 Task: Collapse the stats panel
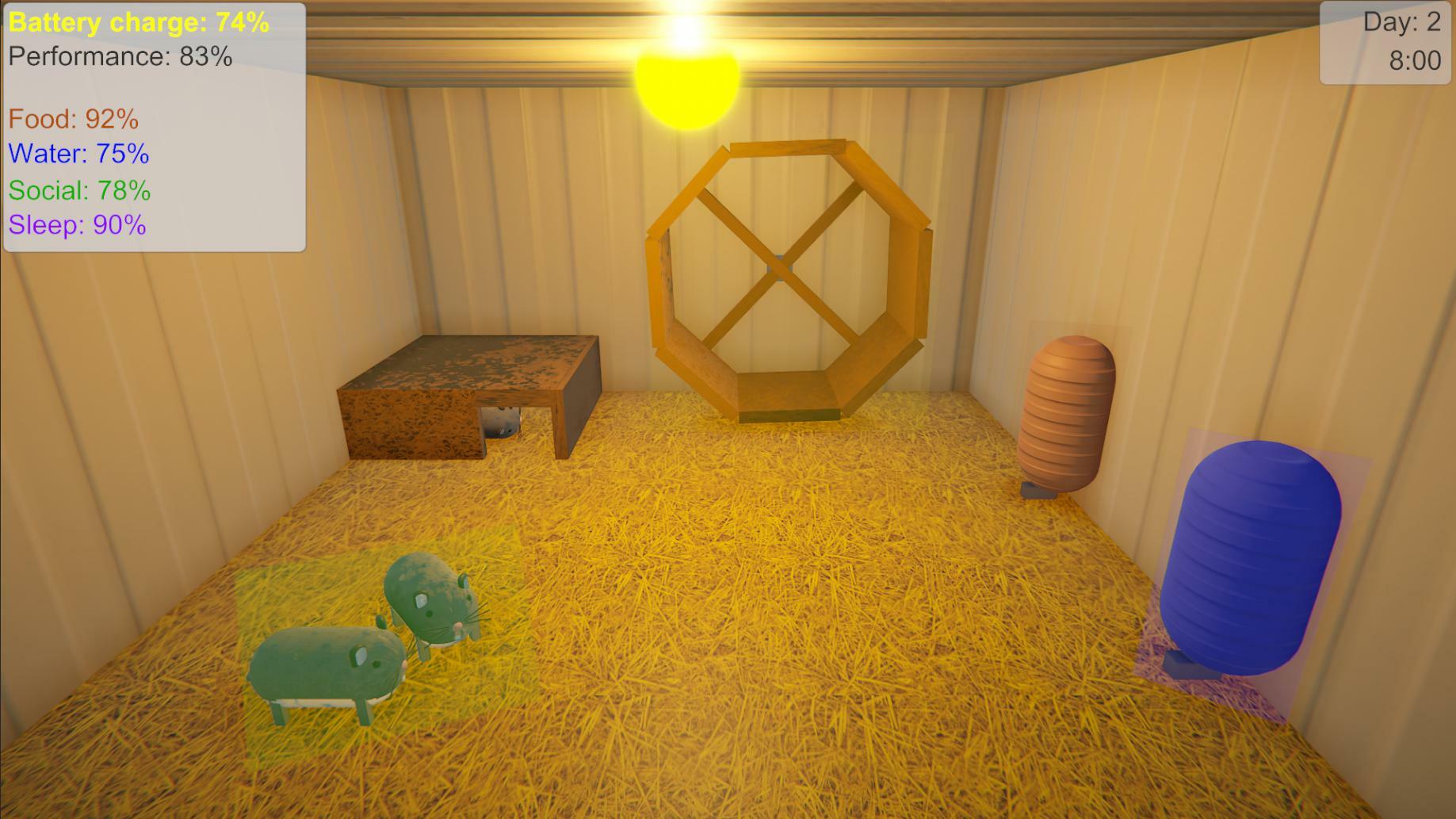tap(155, 127)
